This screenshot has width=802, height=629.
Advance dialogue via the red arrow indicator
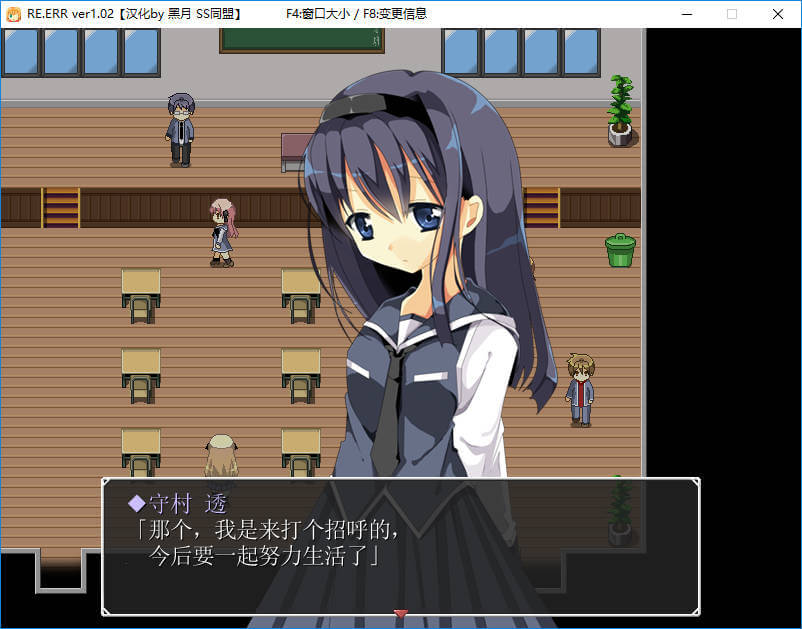pos(401,613)
